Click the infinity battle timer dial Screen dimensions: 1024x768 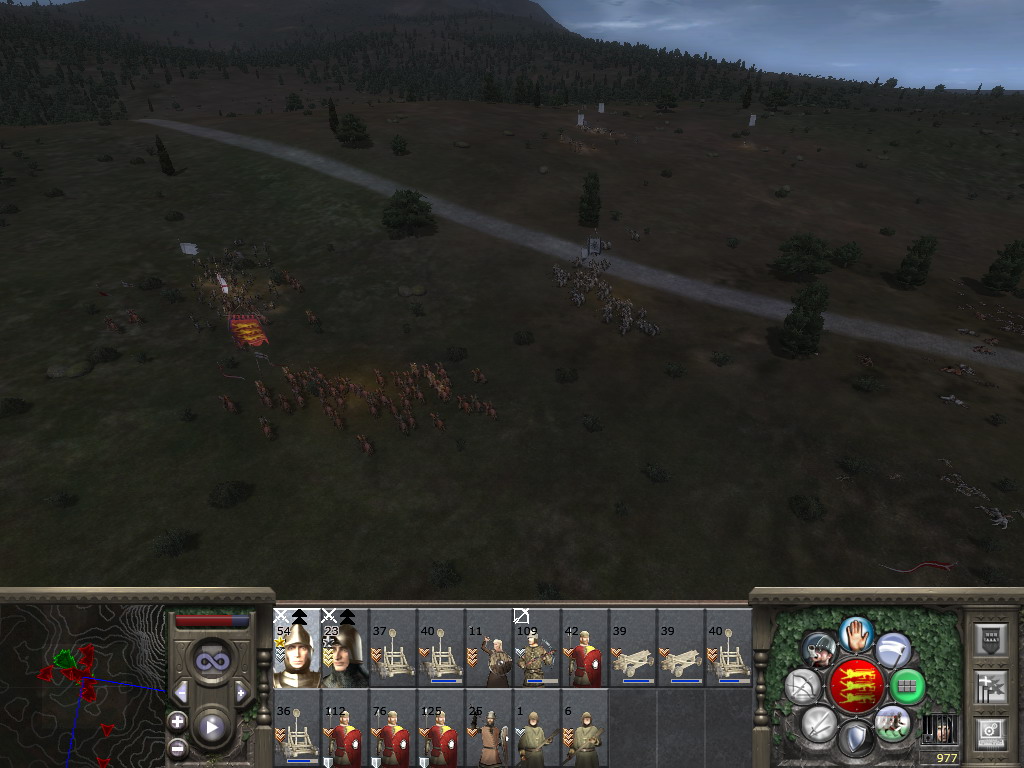coord(211,661)
